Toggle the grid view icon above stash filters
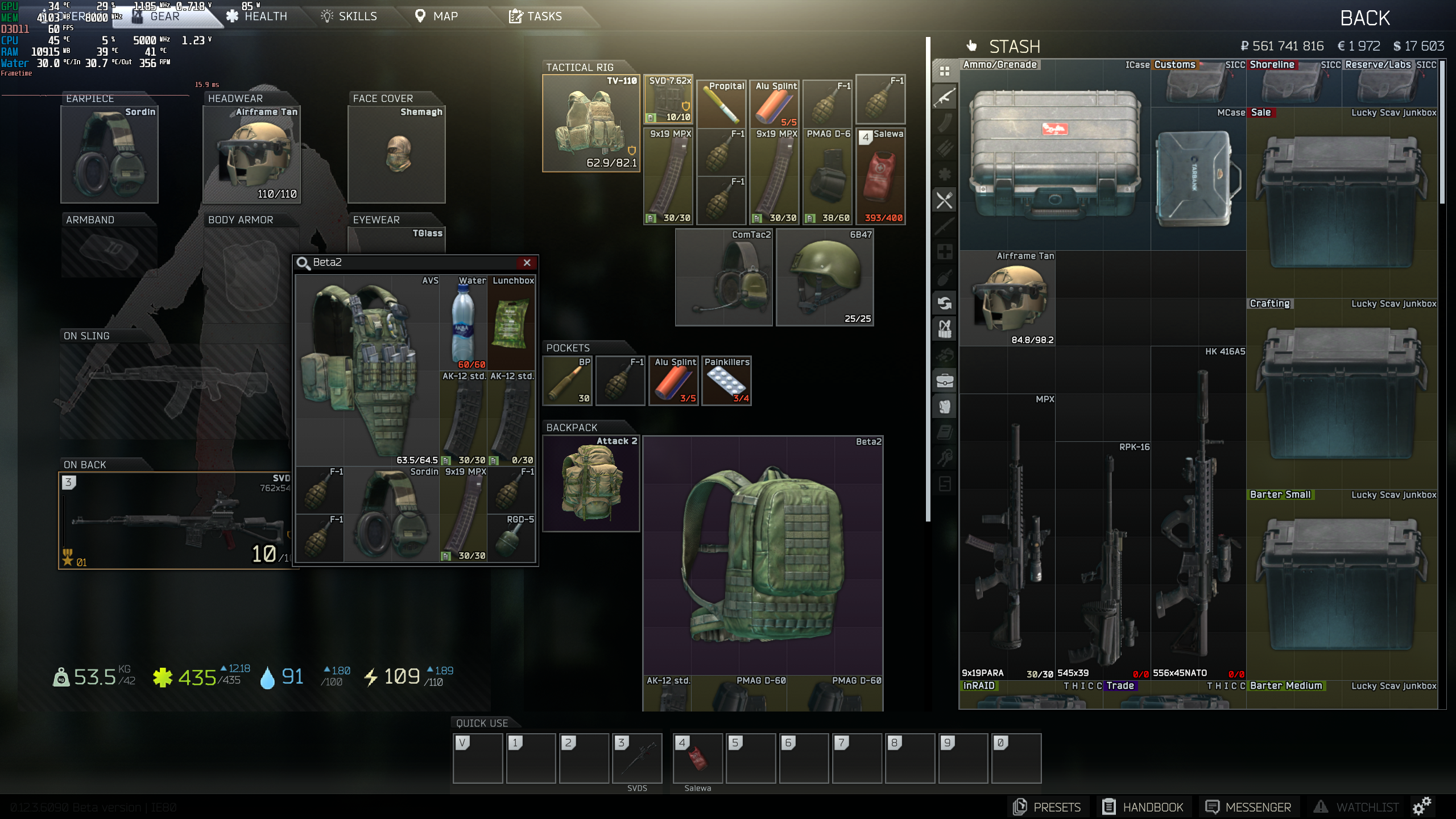Viewport: 1456px width, 819px height. [945, 71]
